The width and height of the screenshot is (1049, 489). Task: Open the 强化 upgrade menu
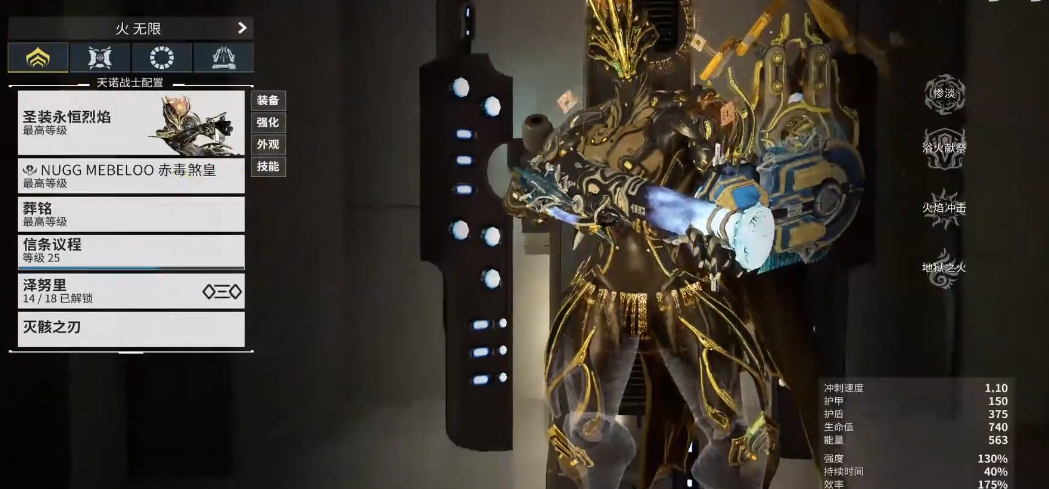click(268, 122)
